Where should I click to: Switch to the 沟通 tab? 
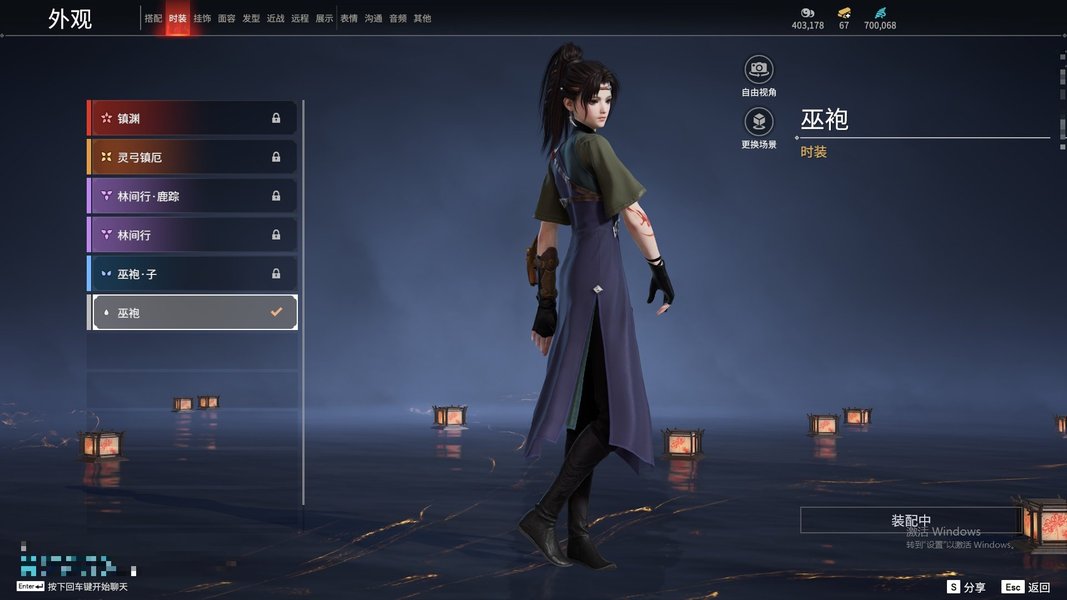pyautogui.click(x=373, y=18)
